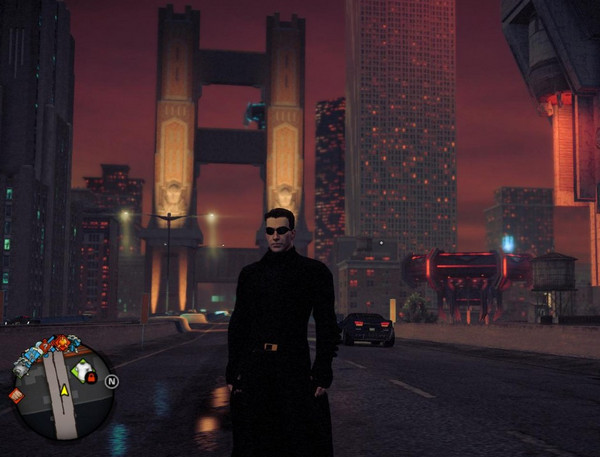The width and height of the screenshot is (600, 457).
Task: Select the clothing store shirt marker
Action: [x=84, y=369]
